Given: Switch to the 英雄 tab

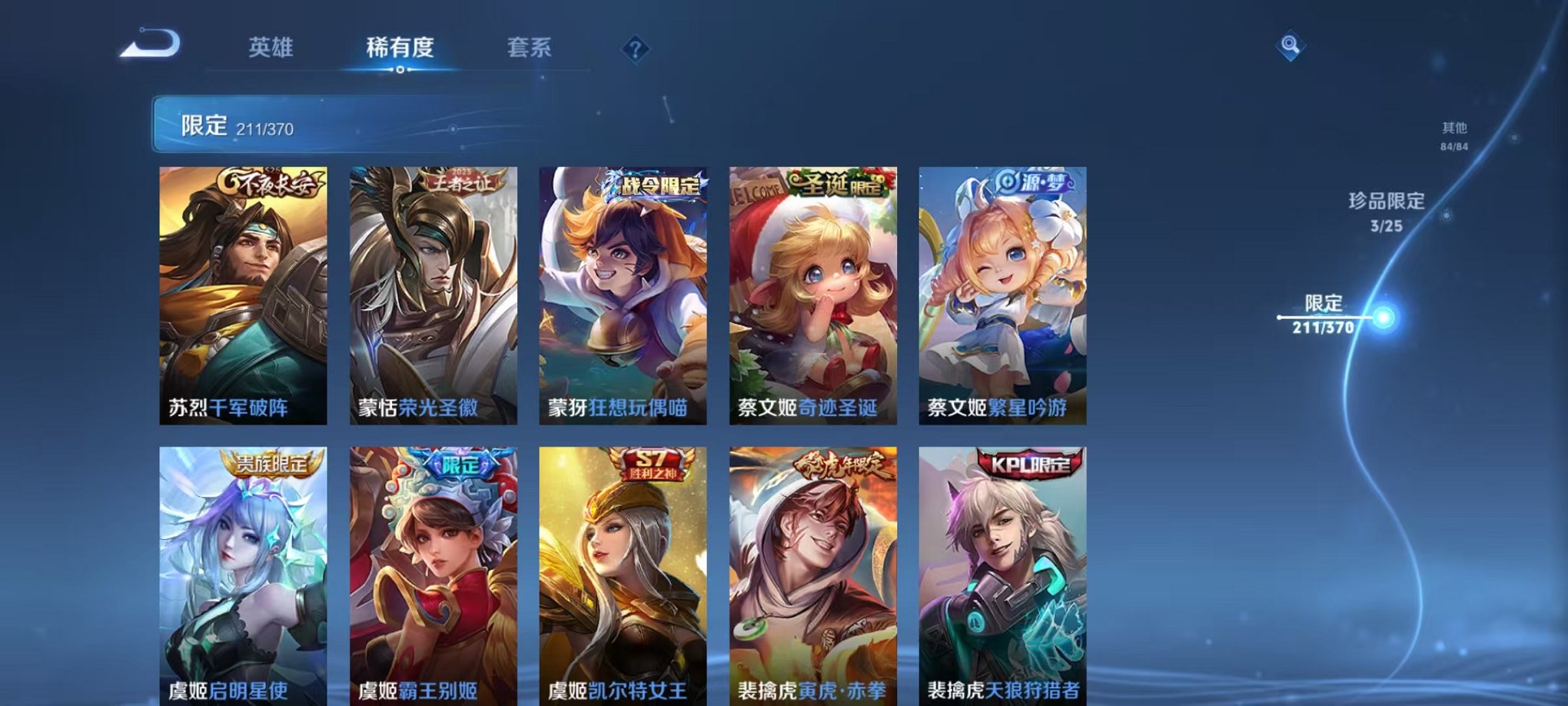Looking at the screenshot, I should pyautogui.click(x=271, y=47).
